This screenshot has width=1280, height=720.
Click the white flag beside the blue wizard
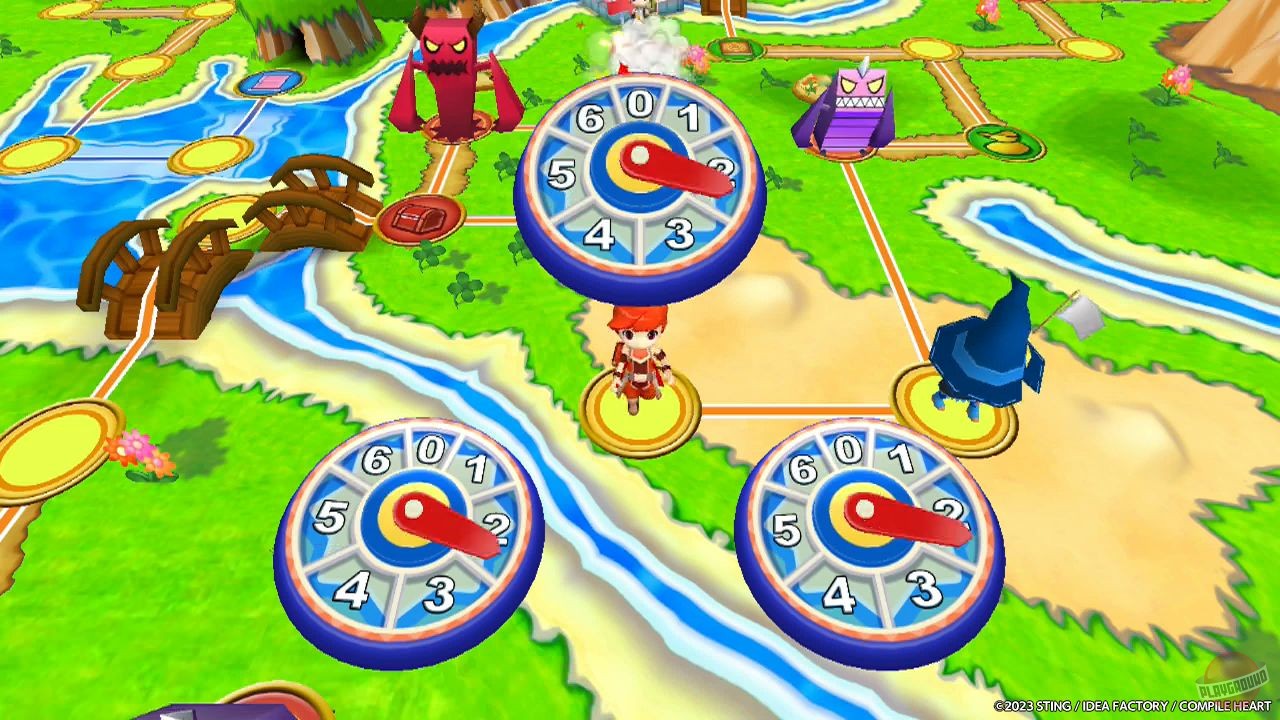pos(1082,318)
